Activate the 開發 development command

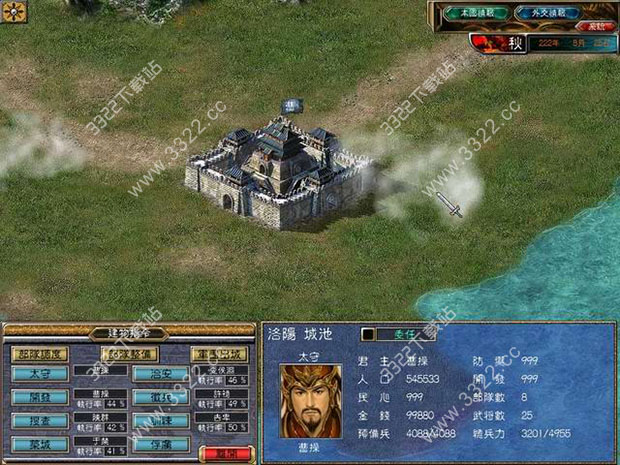tap(39, 398)
